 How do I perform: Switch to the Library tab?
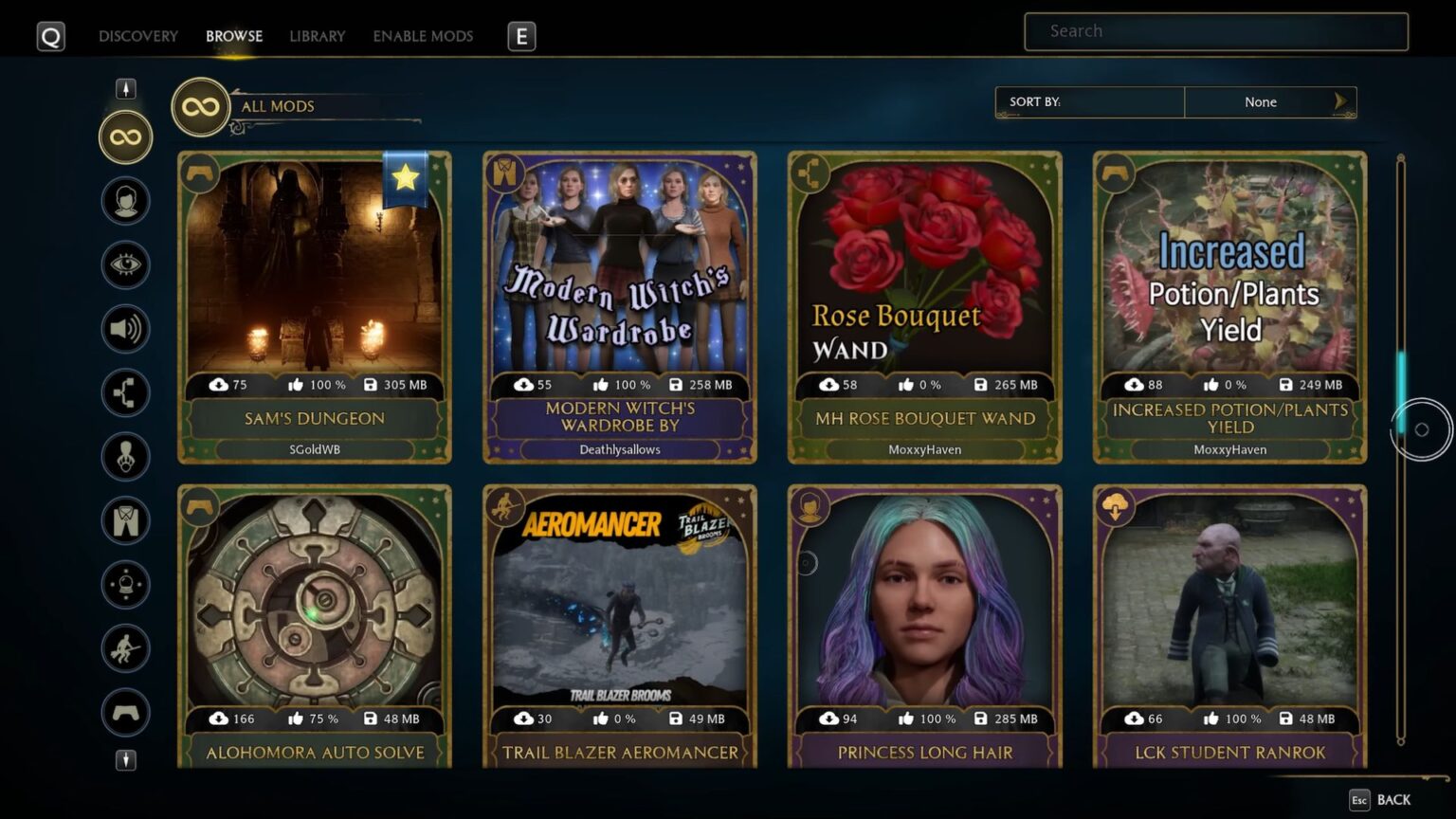pos(317,36)
